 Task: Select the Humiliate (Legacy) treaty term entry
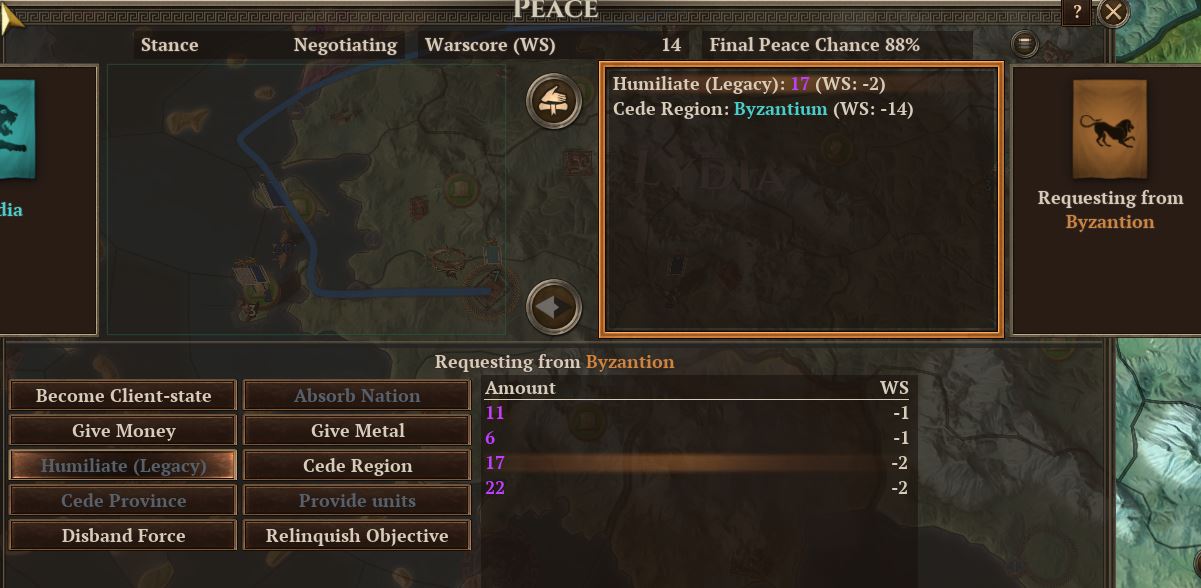(x=748, y=84)
